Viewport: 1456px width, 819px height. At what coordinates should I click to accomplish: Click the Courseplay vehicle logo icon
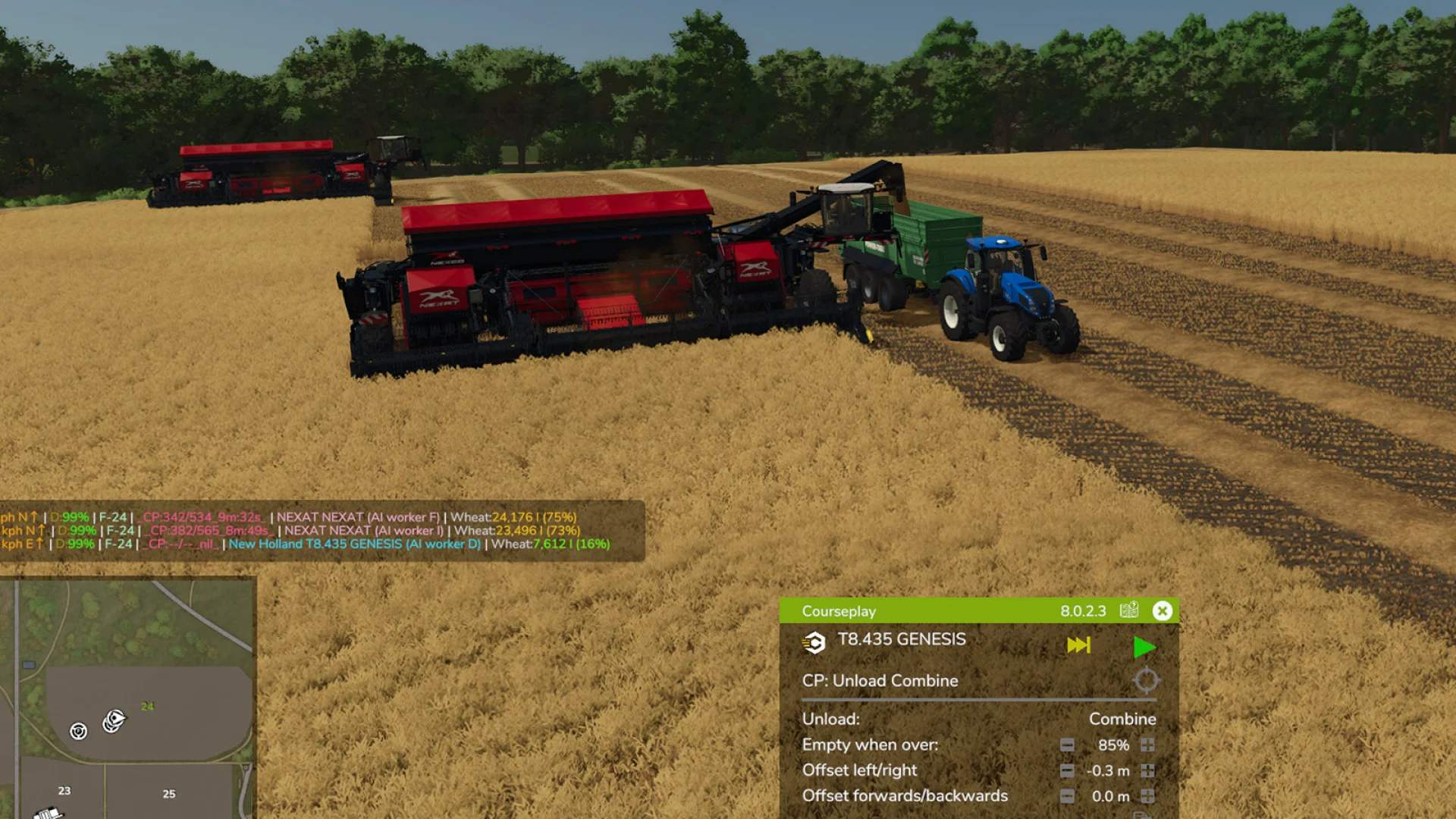(x=814, y=643)
